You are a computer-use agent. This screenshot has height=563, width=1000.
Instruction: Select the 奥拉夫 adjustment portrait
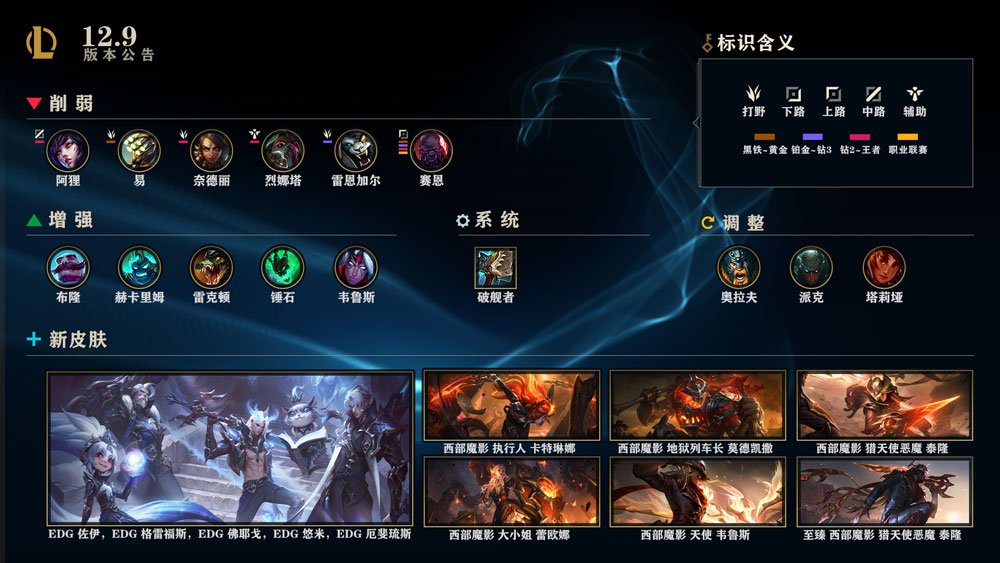[739, 267]
